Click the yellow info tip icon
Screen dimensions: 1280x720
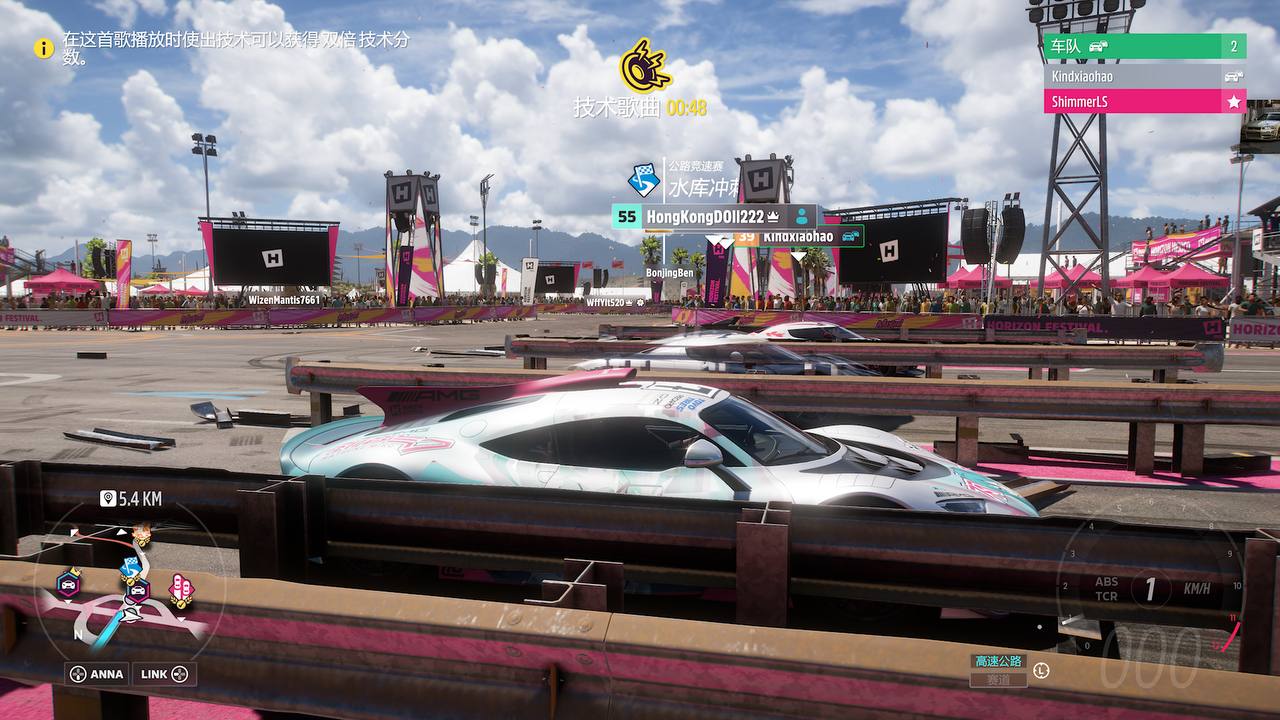point(44,47)
